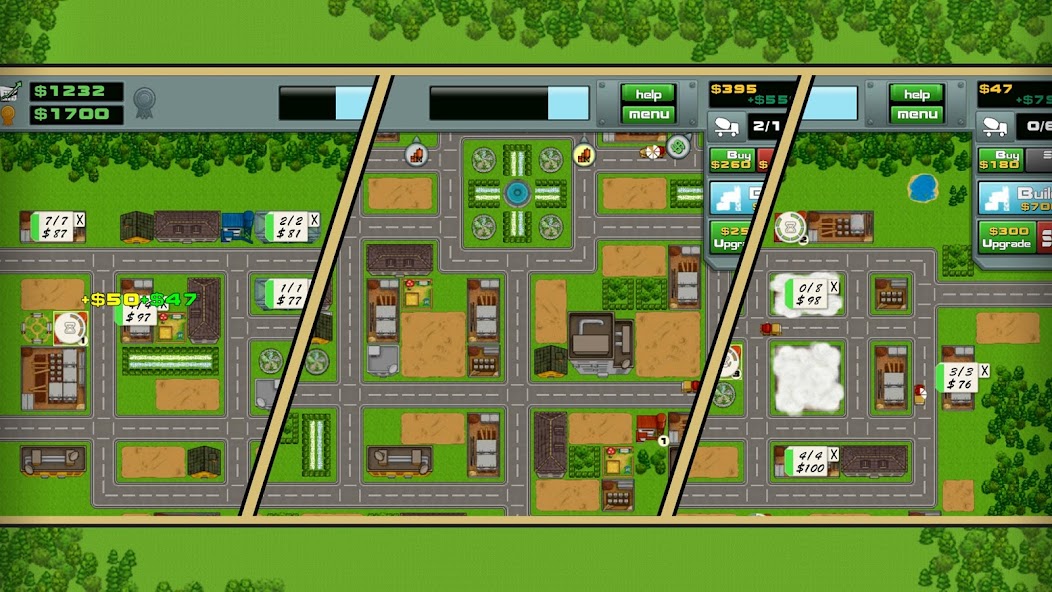Purchase the $300 Upgrade

(1004, 237)
